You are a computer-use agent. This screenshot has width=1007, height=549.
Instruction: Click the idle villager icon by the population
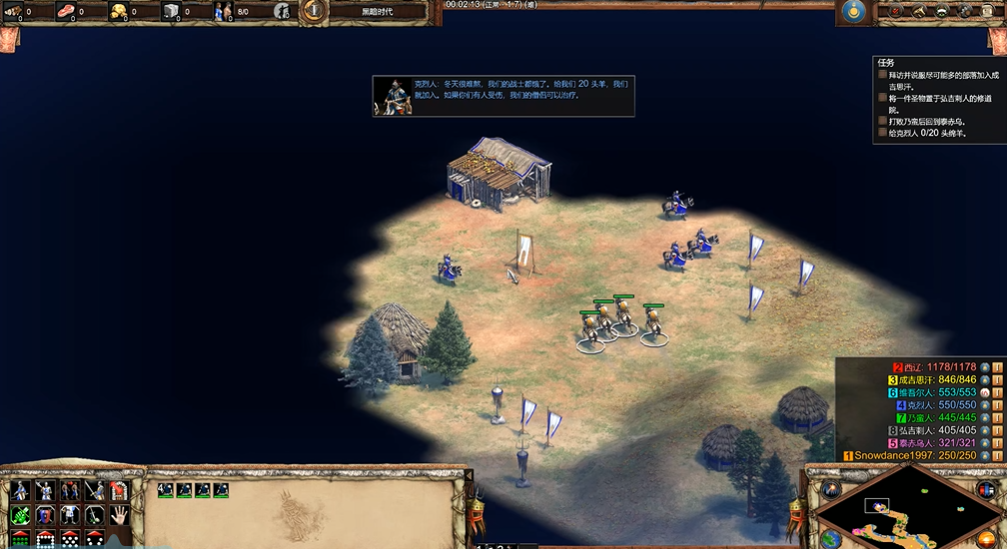pos(282,12)
